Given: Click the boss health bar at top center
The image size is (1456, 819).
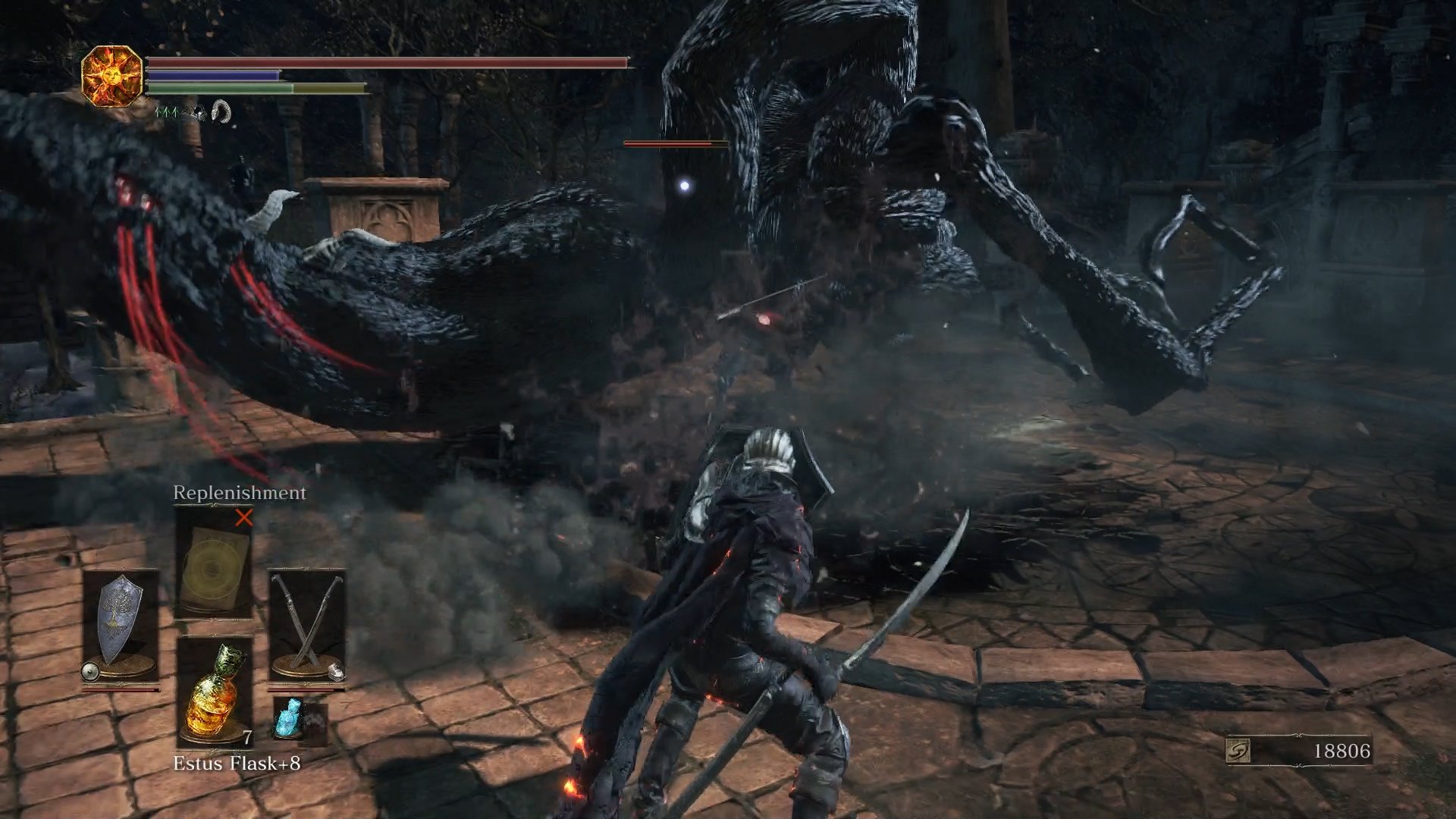Looking at the screenshot, I should pyautogui.click(x=667, y=143).
